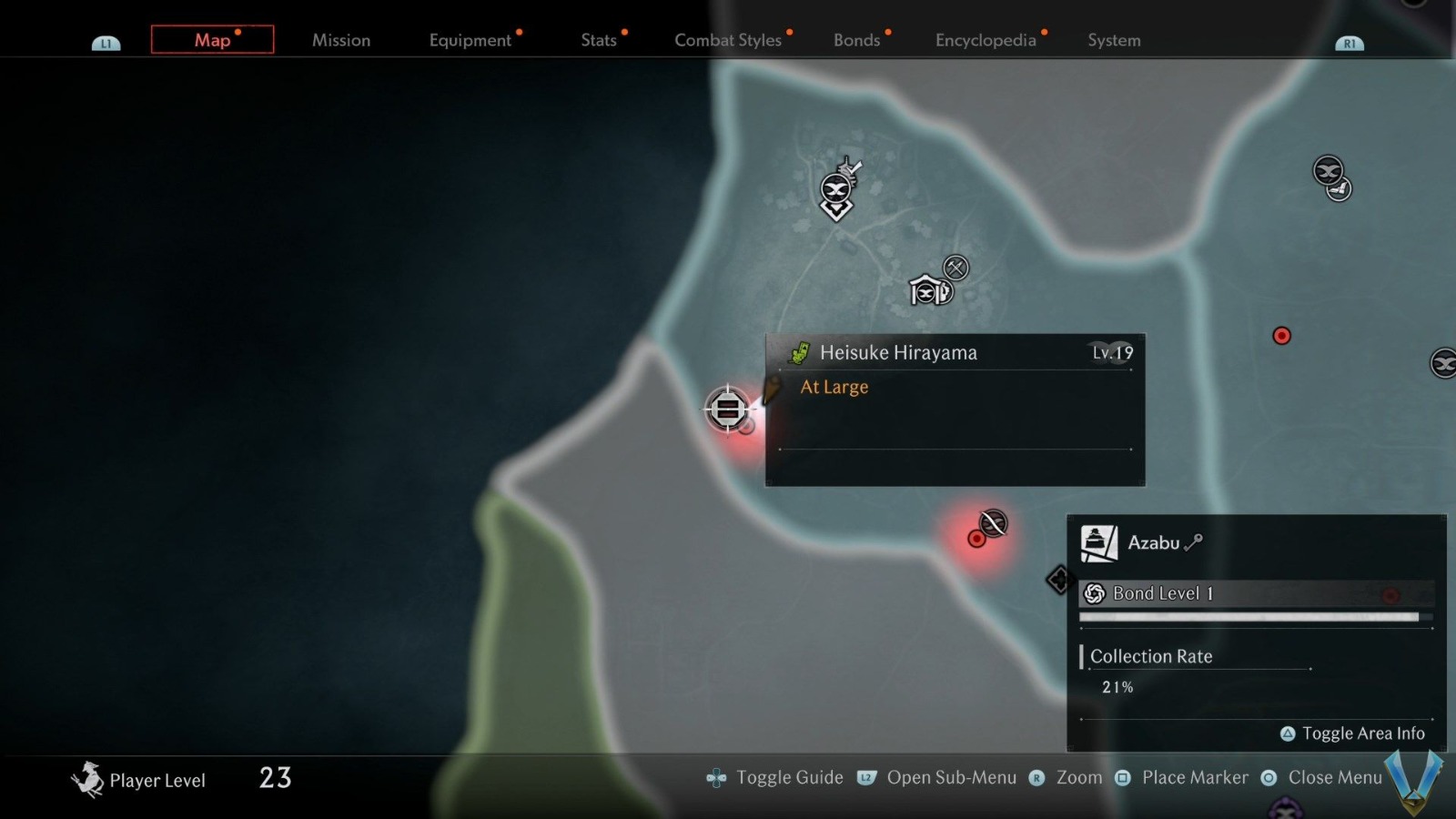
Task: Click the black diamond fast-travel icon below Azabu panel
Action: click(1059, 580)
